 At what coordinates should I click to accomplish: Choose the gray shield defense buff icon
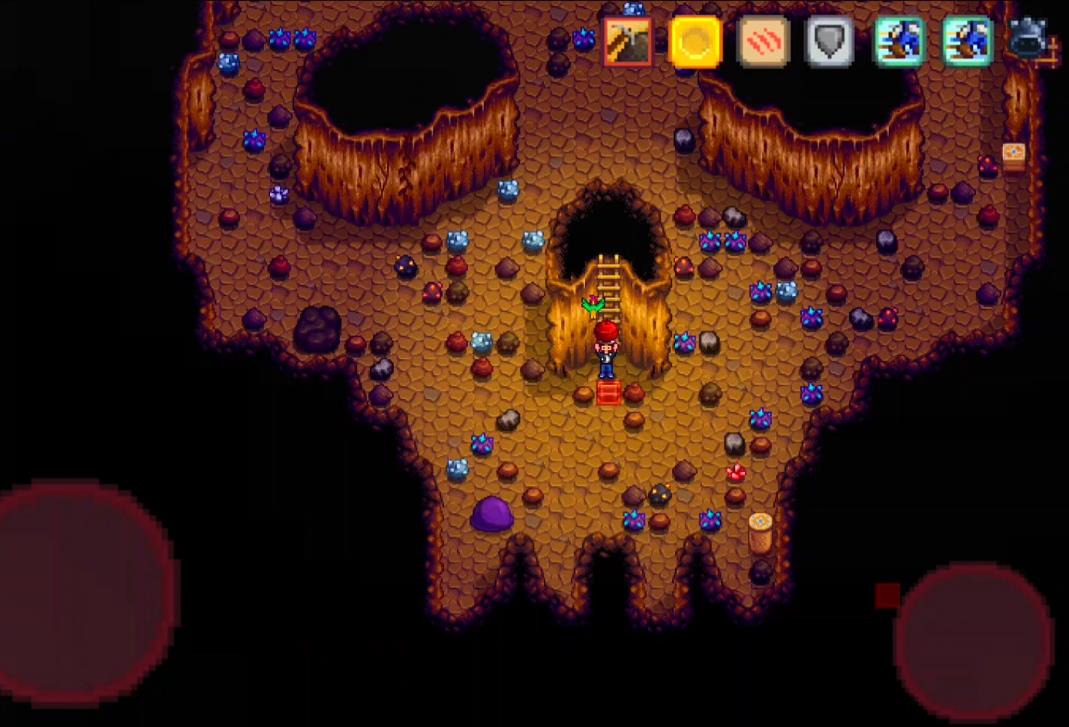[x=830, y=42]
